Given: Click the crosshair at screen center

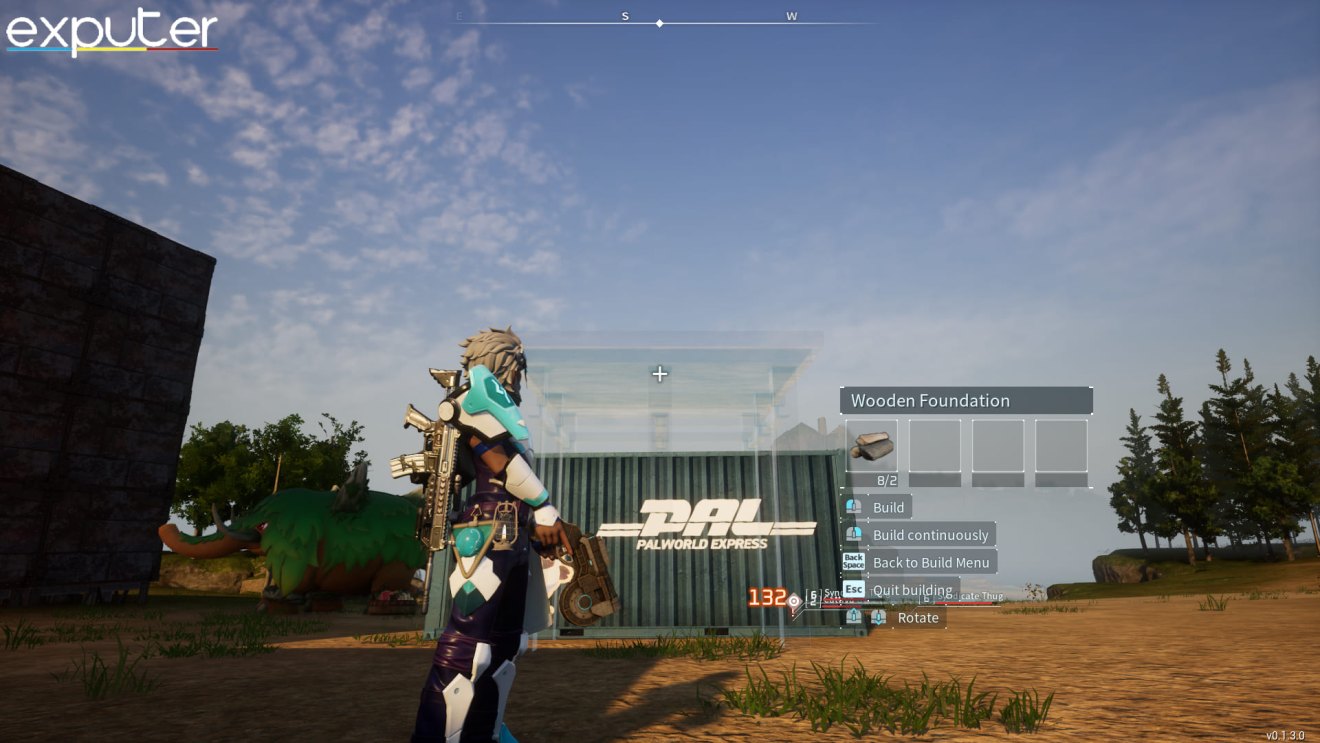Looking at the screenshot, I should click(x=659, y=374).
